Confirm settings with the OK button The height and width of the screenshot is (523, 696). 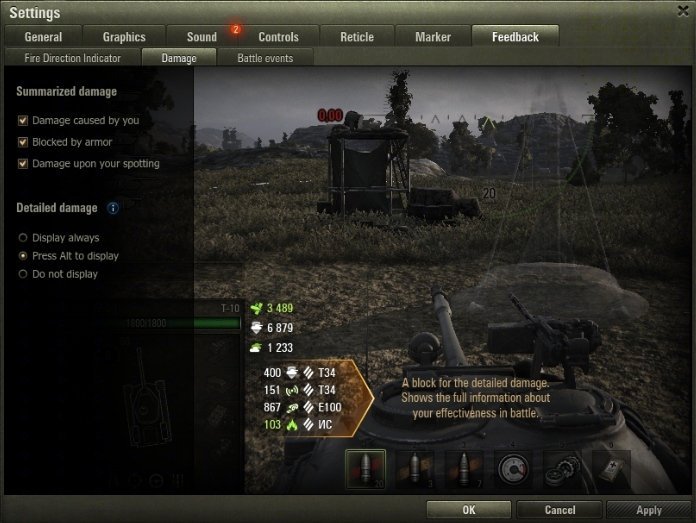469,510
